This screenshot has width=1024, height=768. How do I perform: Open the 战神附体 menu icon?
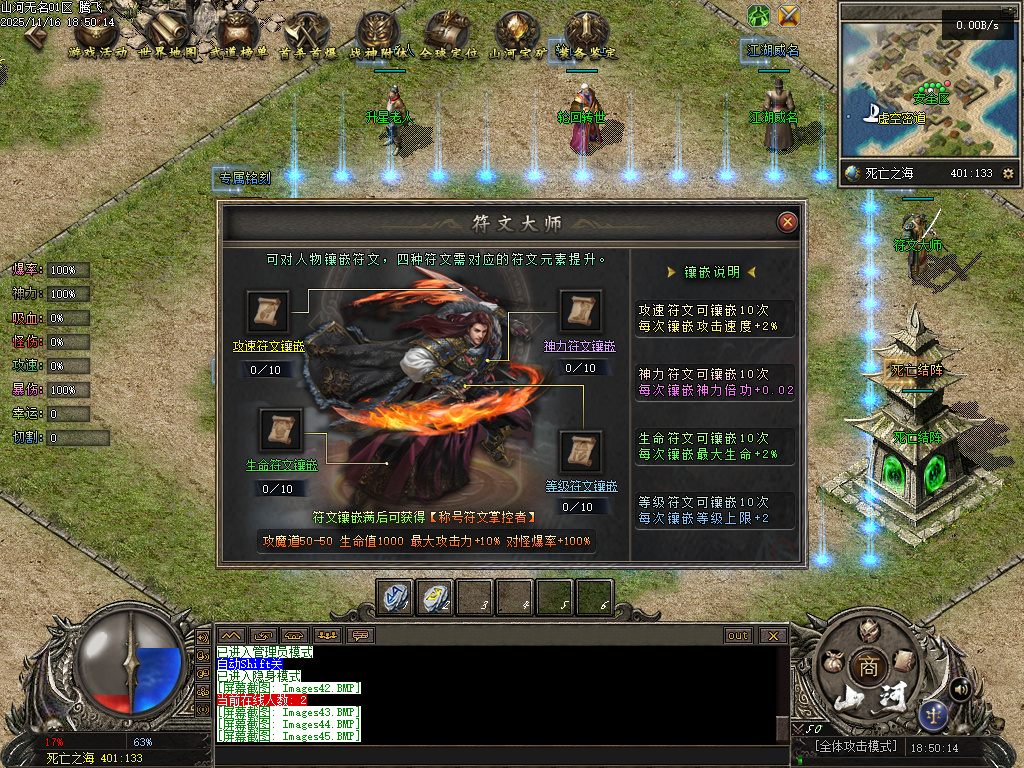tap(378, 34)
